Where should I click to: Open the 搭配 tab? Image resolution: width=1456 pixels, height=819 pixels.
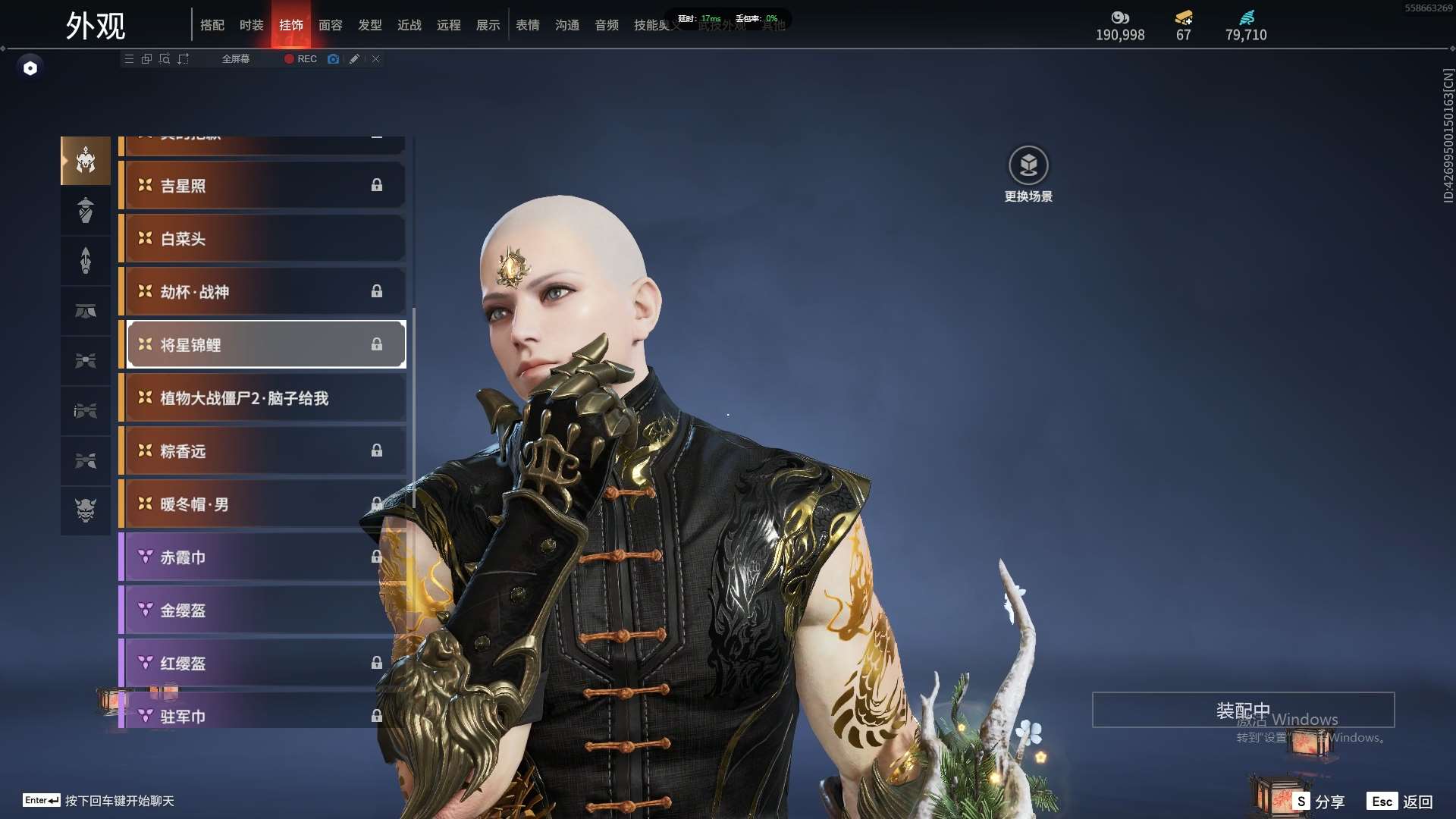[212, 25]
